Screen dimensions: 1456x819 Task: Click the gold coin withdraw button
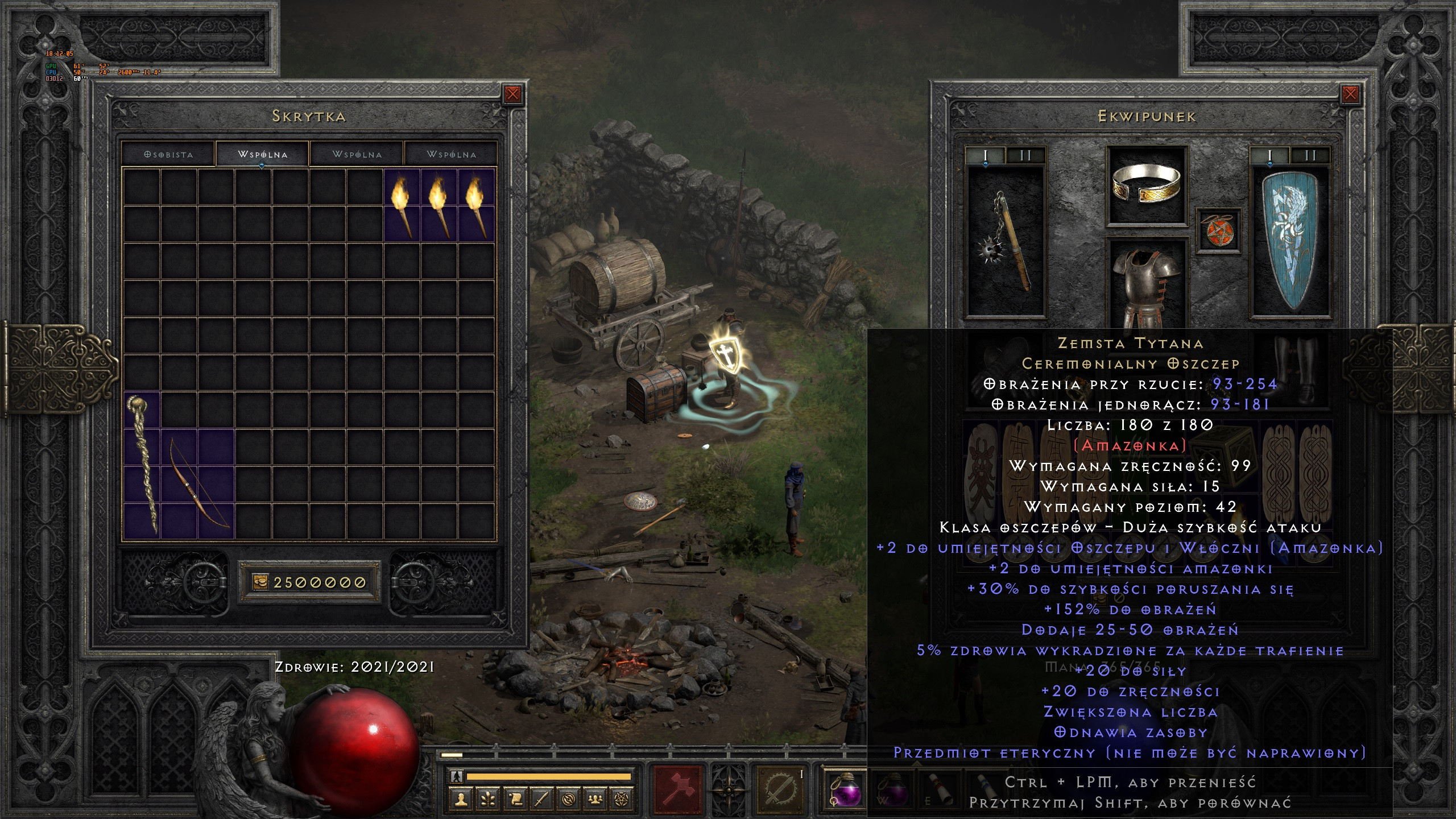260,582
